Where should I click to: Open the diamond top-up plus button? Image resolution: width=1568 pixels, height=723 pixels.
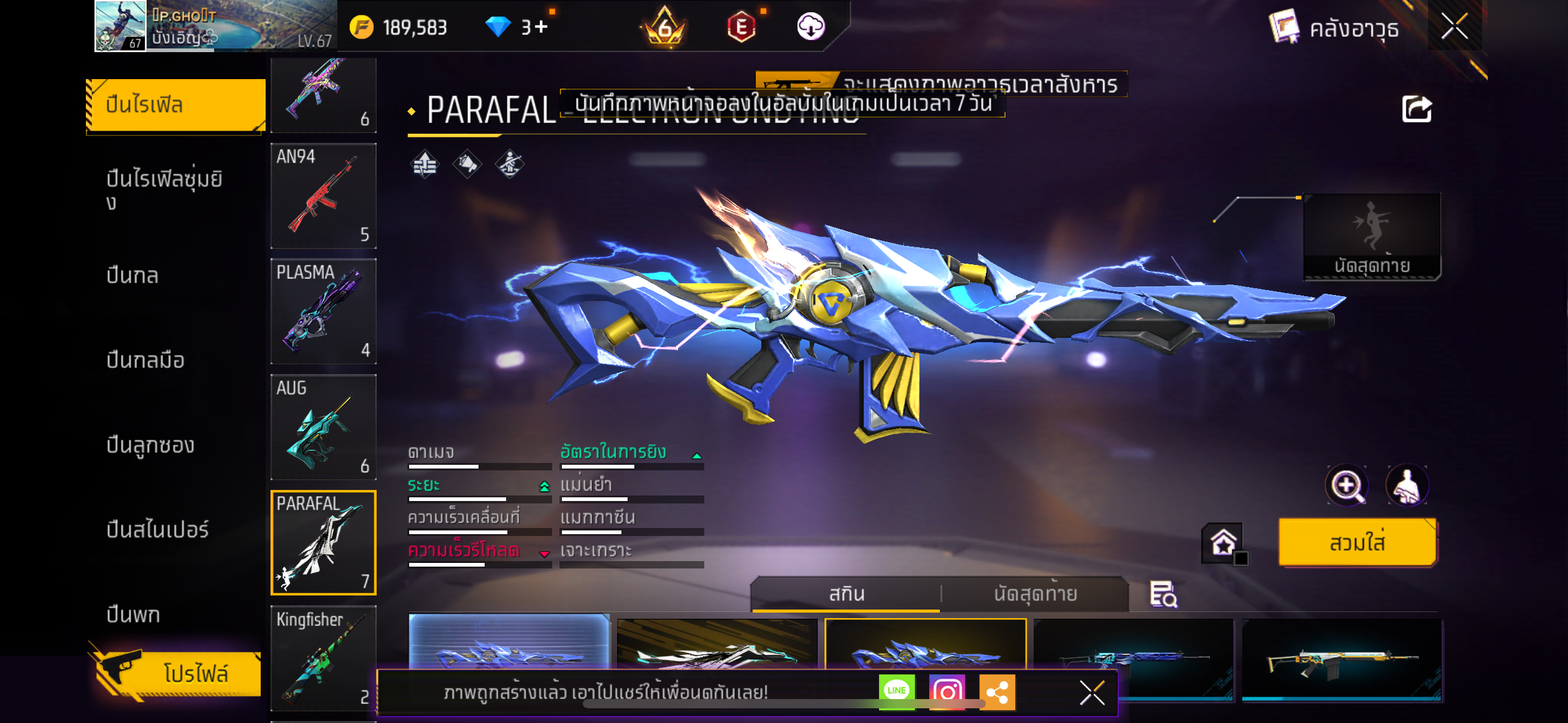pyautogui.click(x=541, y=27)
